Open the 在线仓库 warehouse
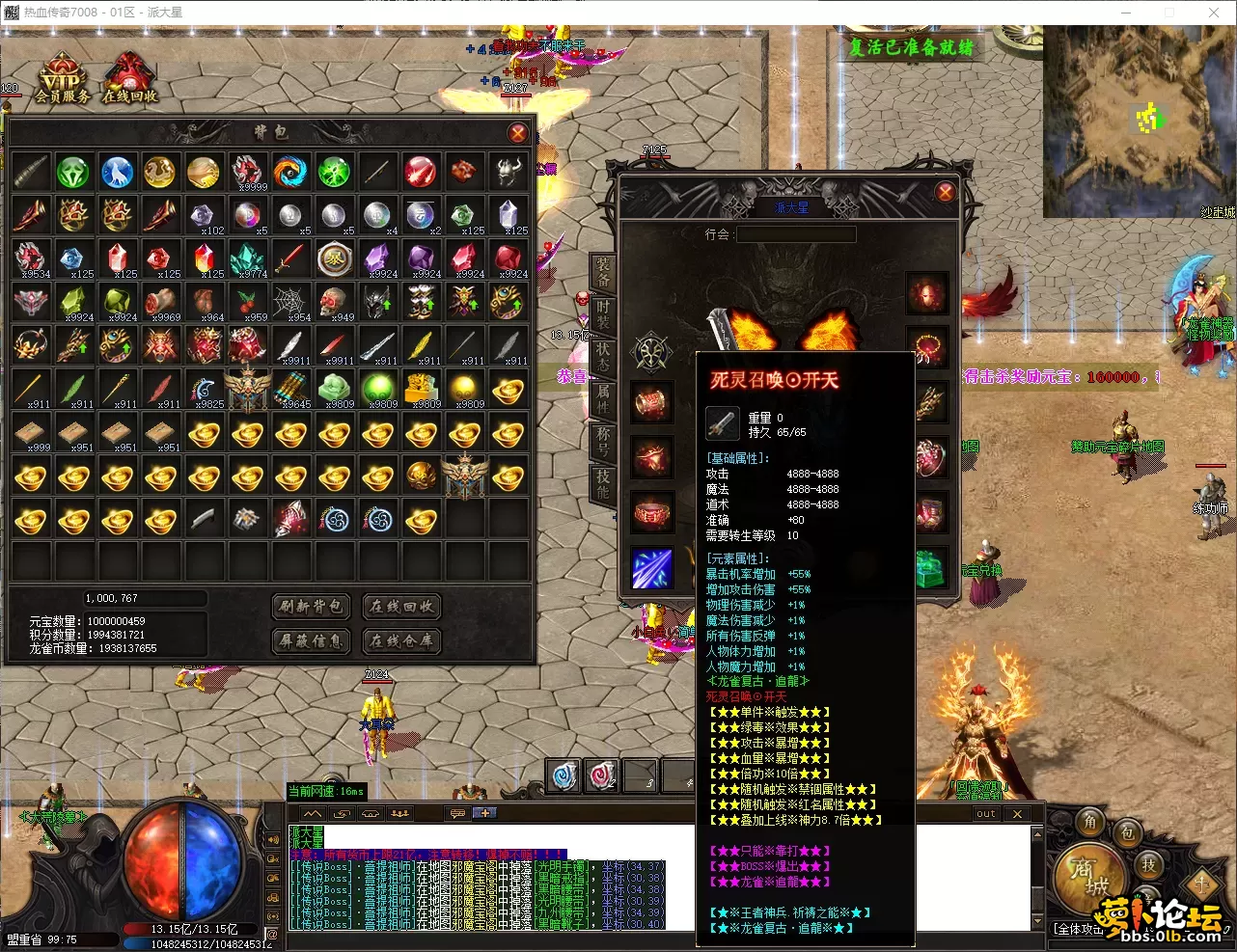1237x952 pixels. point(401,640)
